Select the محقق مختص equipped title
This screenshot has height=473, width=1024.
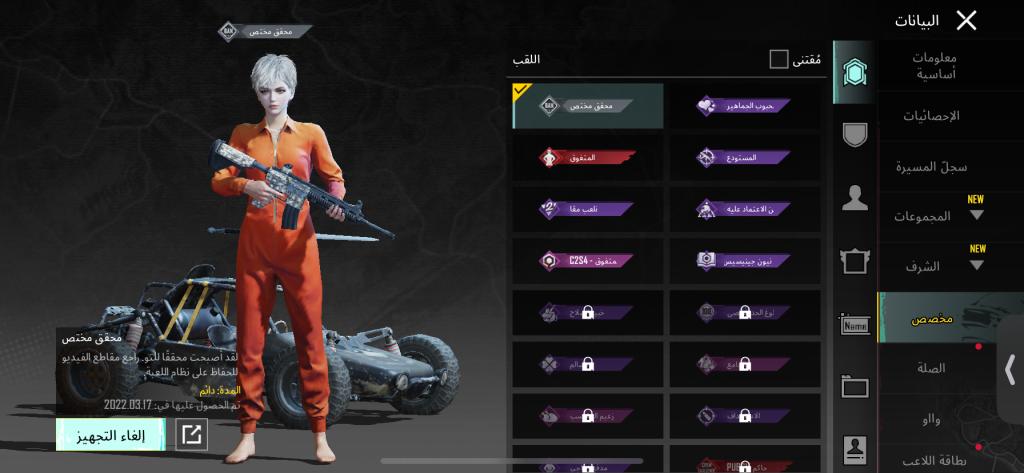588,106
